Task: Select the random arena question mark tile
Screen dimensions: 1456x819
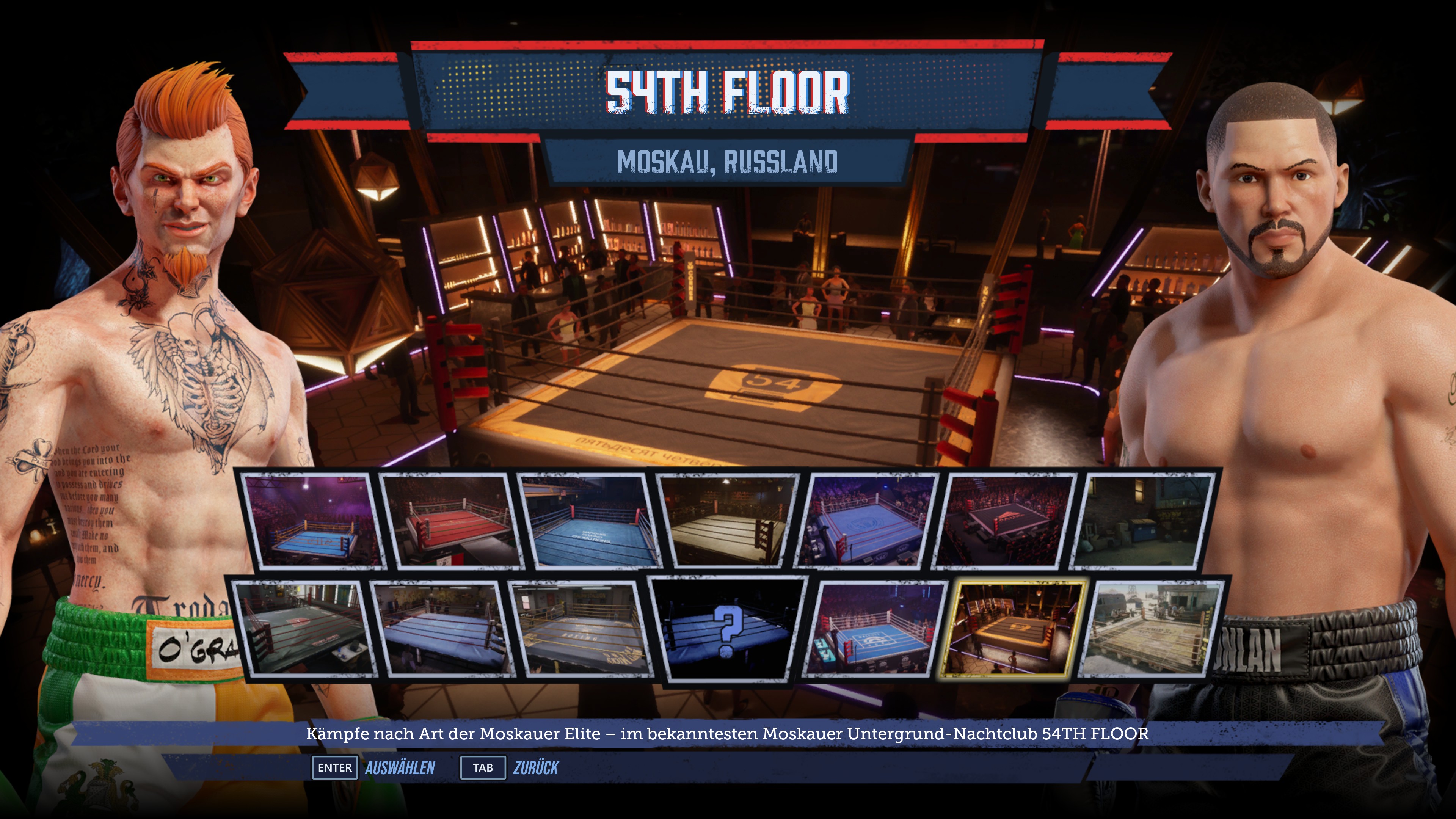Action: point(728,629)
